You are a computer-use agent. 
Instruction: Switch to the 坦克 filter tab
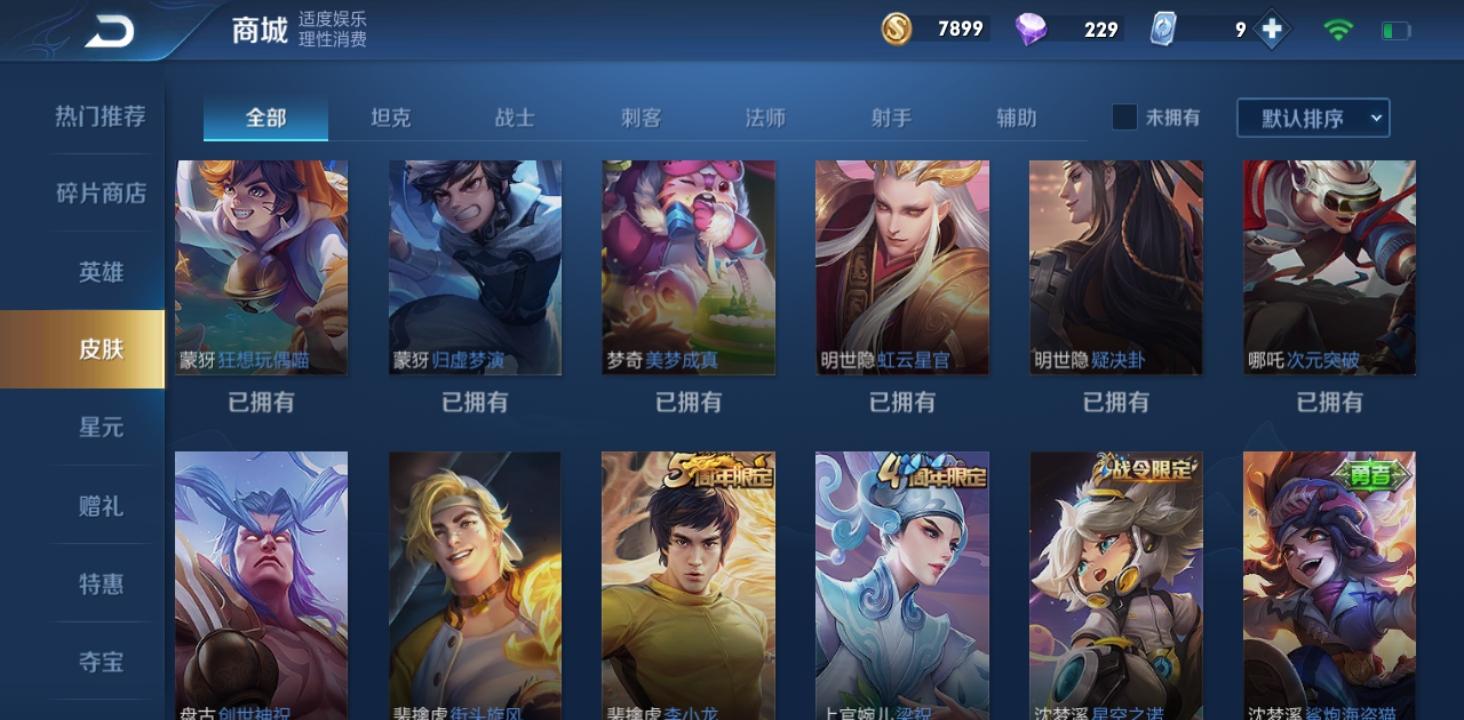390,118
